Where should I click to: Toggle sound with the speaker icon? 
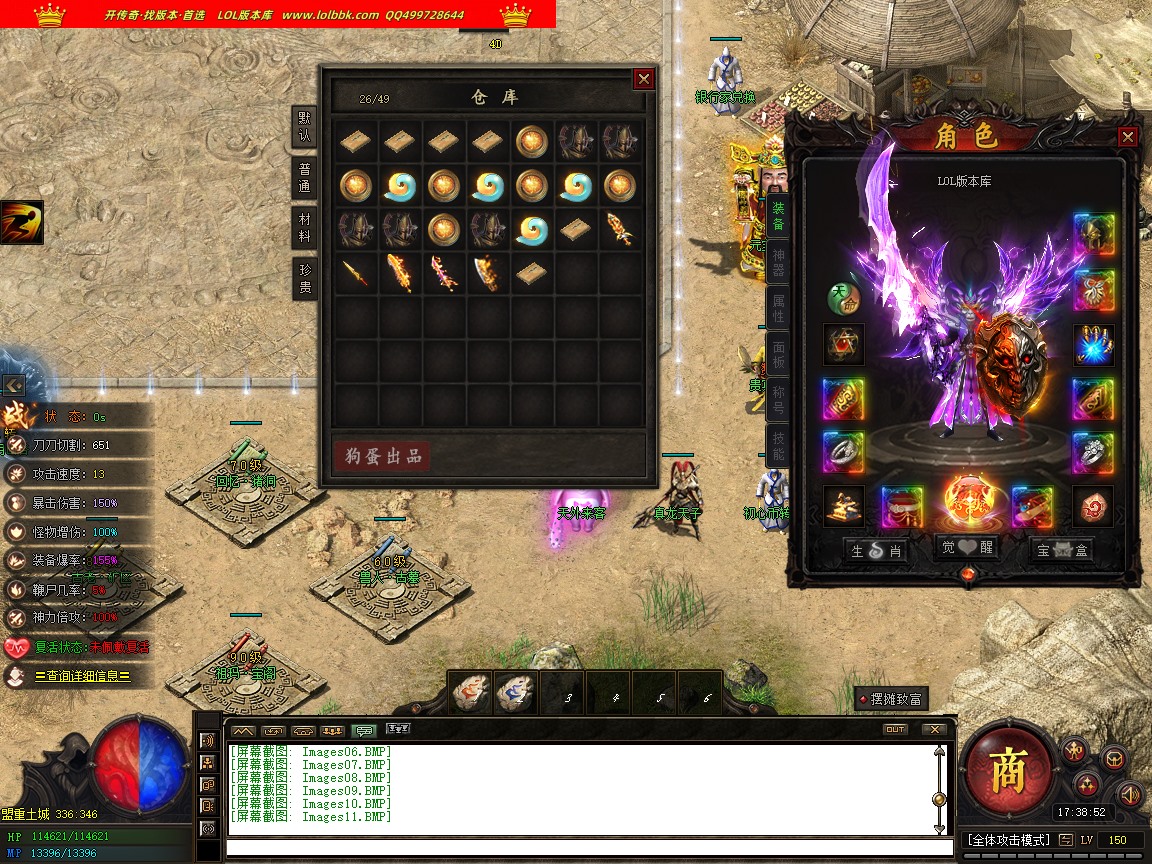[x=1130, y=794]
